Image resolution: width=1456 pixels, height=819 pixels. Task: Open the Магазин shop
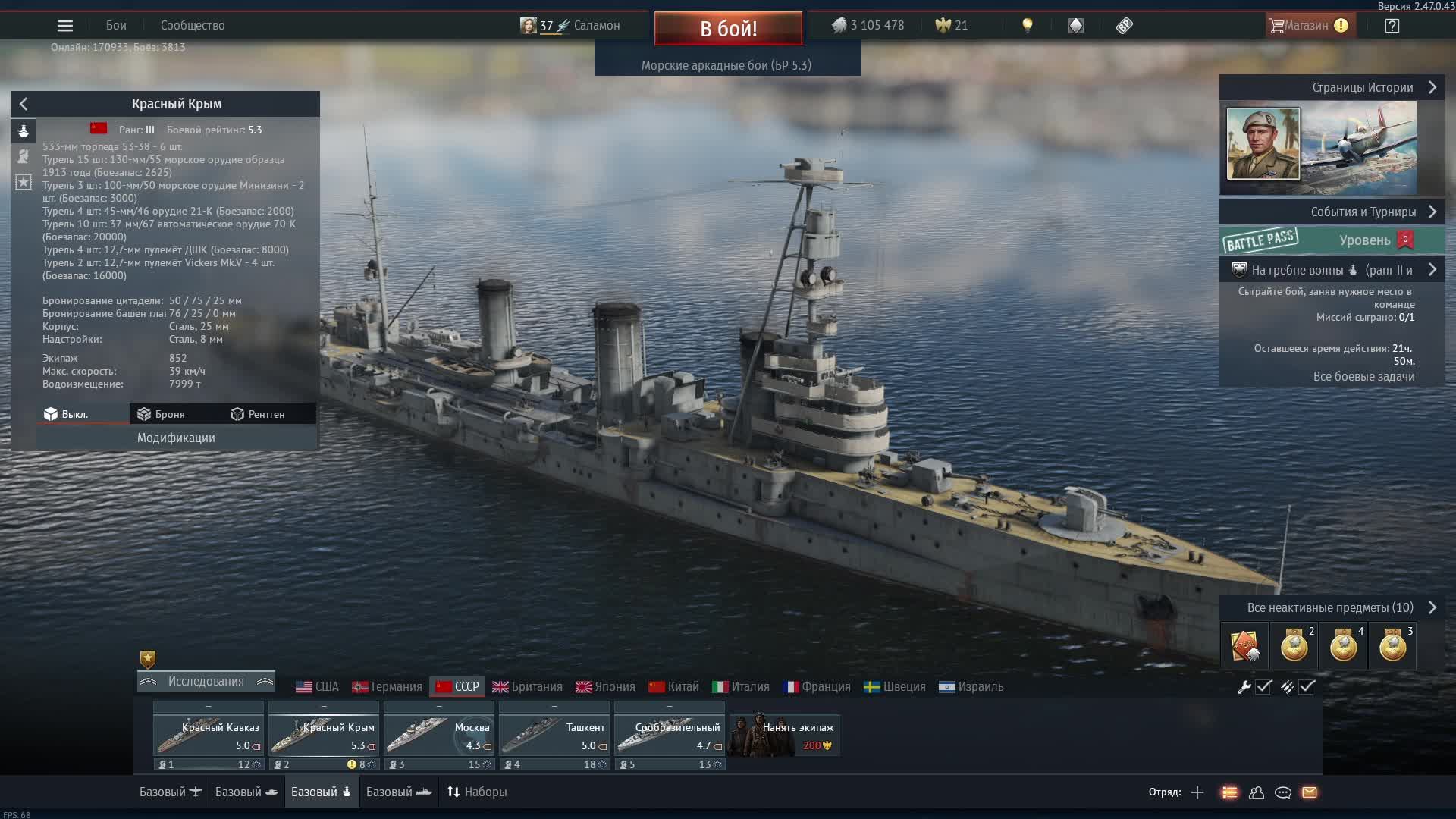coord(1307,26)
